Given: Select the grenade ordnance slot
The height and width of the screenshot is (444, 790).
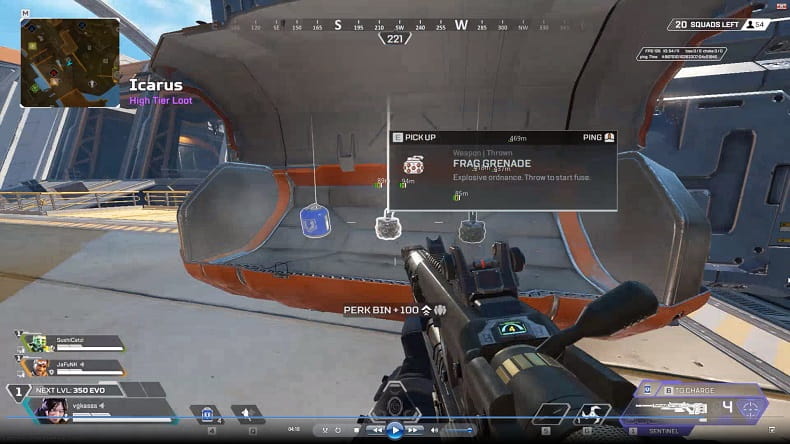Looking at the screenshot, I should pyautogui.click(x=248, y=413).
